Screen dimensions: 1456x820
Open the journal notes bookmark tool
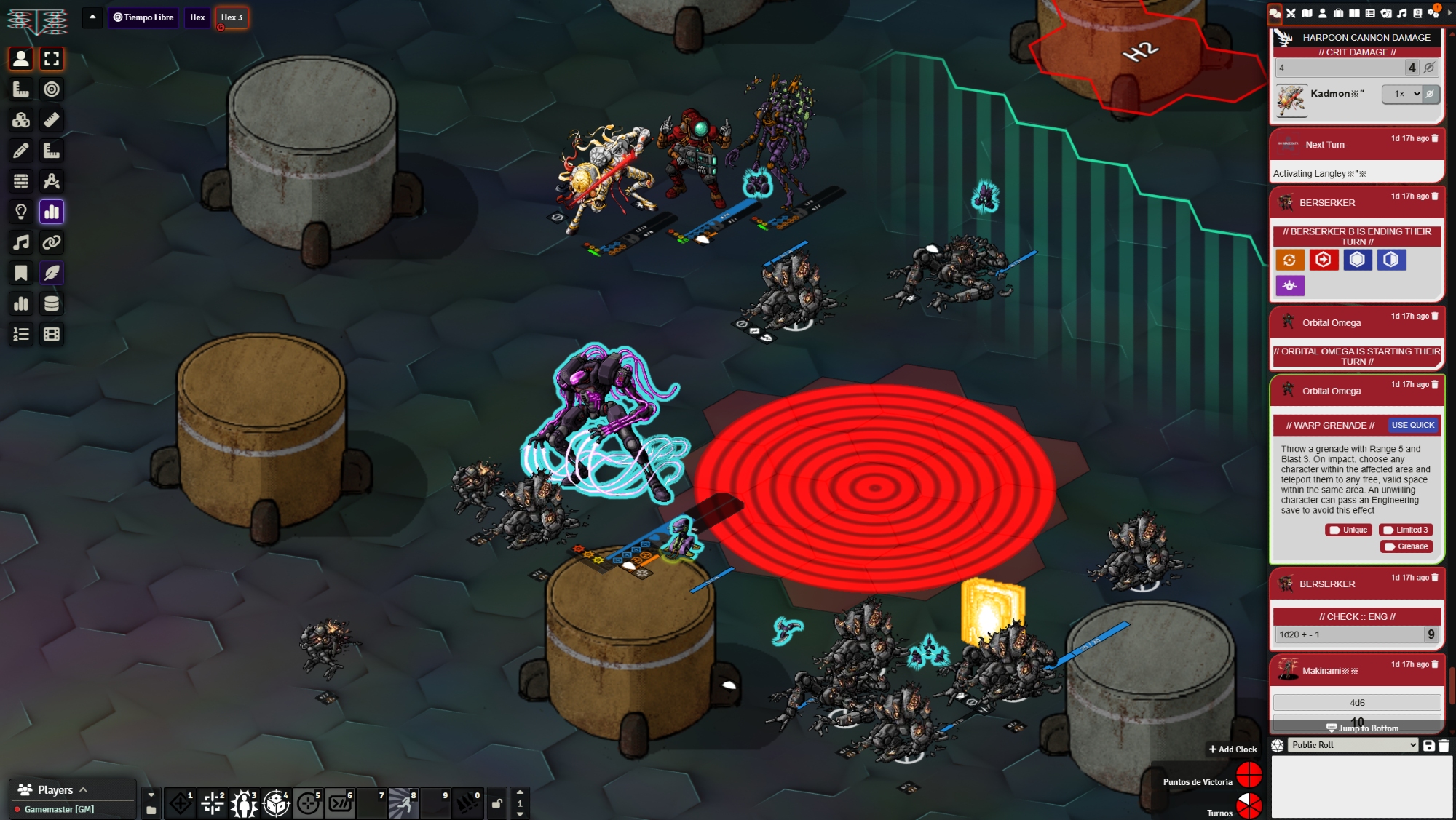[x=21, y=273]
